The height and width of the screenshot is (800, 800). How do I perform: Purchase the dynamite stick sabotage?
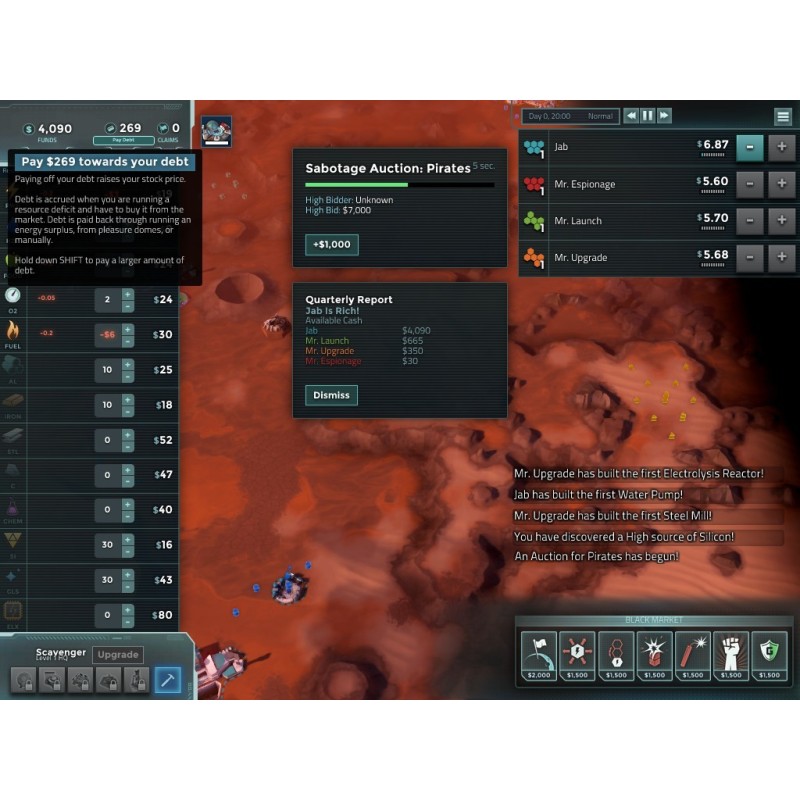pyautogui.click(x=692, y=657)
